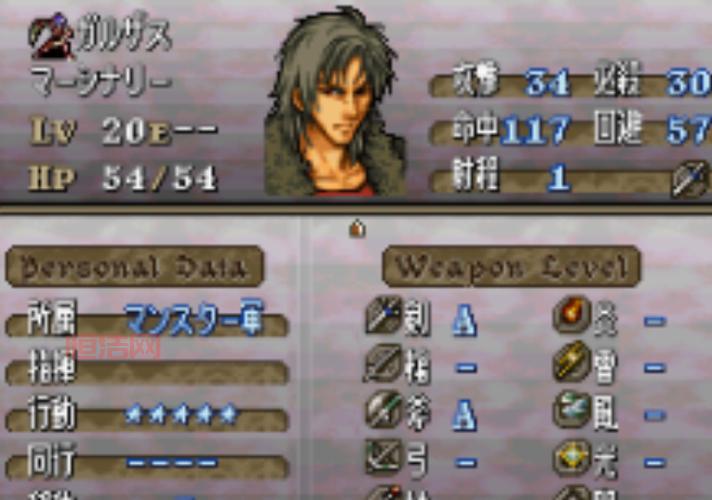The height and width of the screenshot is (500, 712).
Task: Click the light magic level icon
Action: point(572,457)
